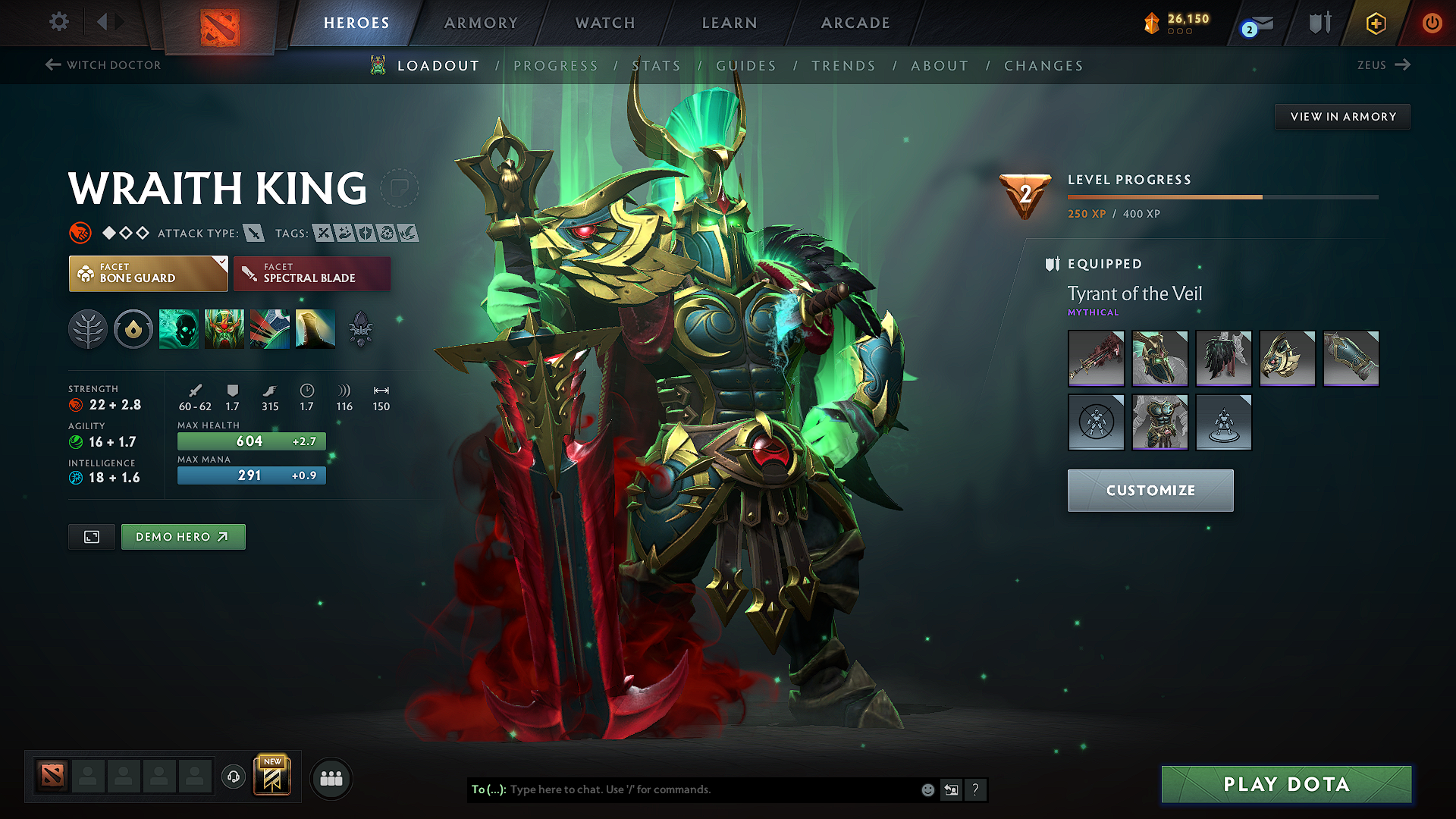Select the innate ability icon
The height and width of the screenshot is (819, 1456).
pyautogui.click(x=133, y=329)
